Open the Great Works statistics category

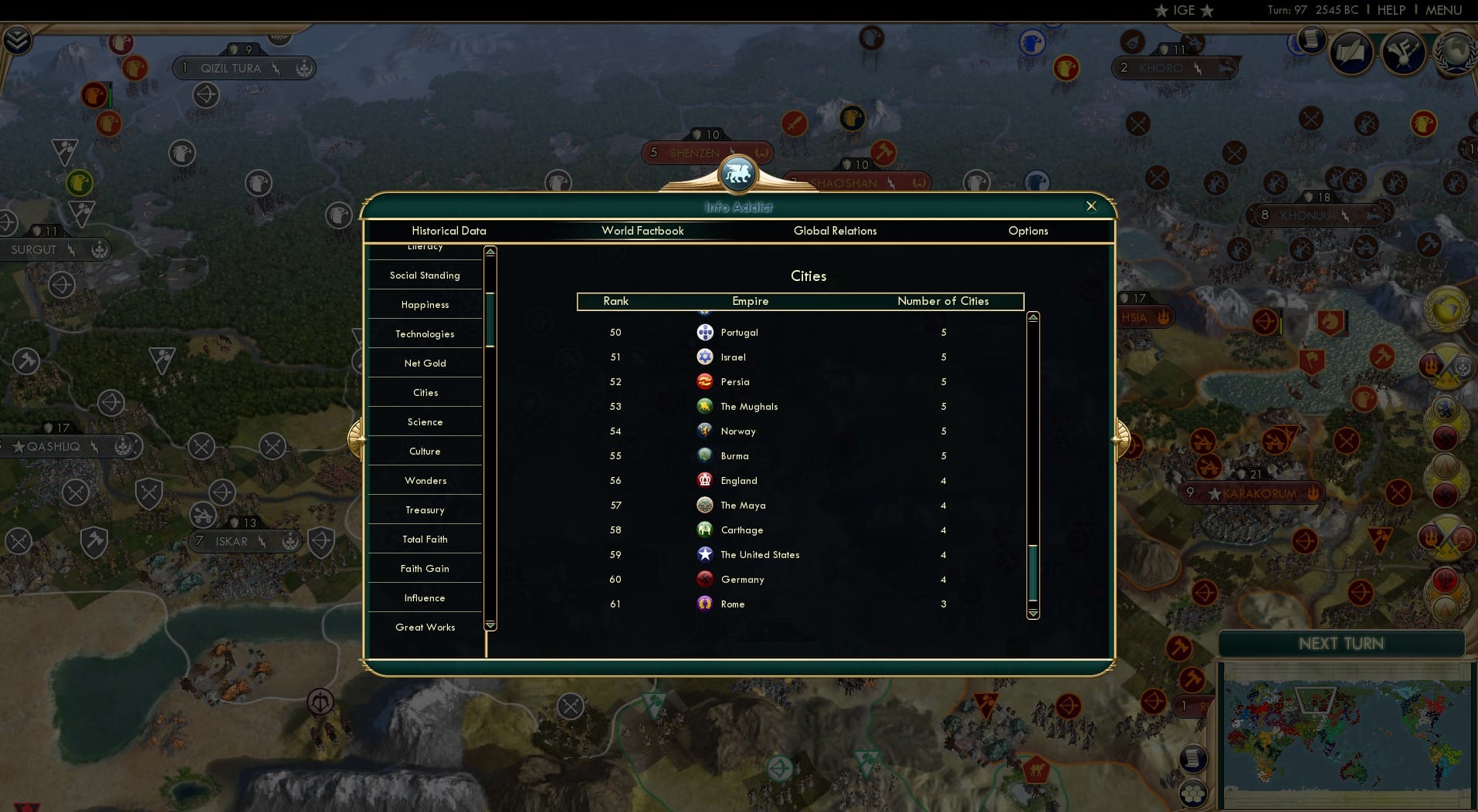425,628
